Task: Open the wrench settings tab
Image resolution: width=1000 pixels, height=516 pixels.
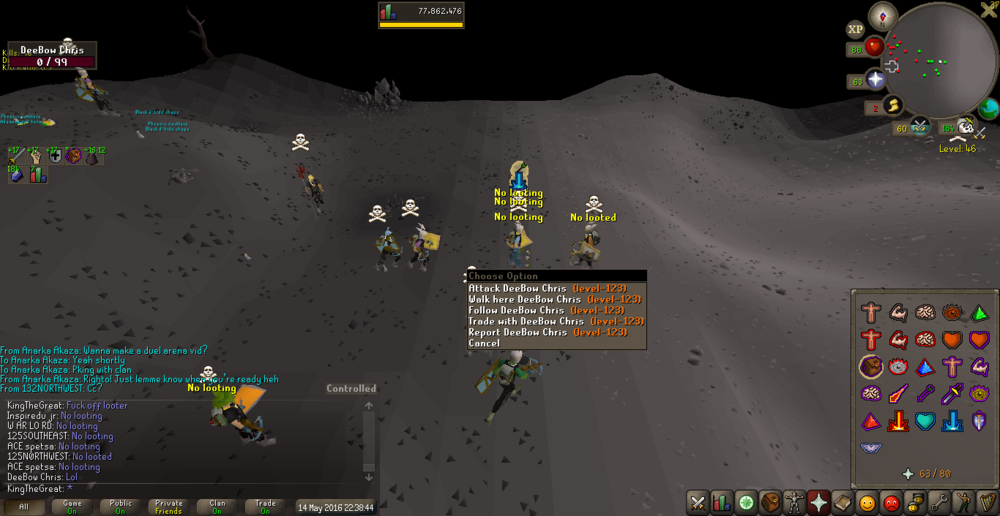Action: (939, 502)
